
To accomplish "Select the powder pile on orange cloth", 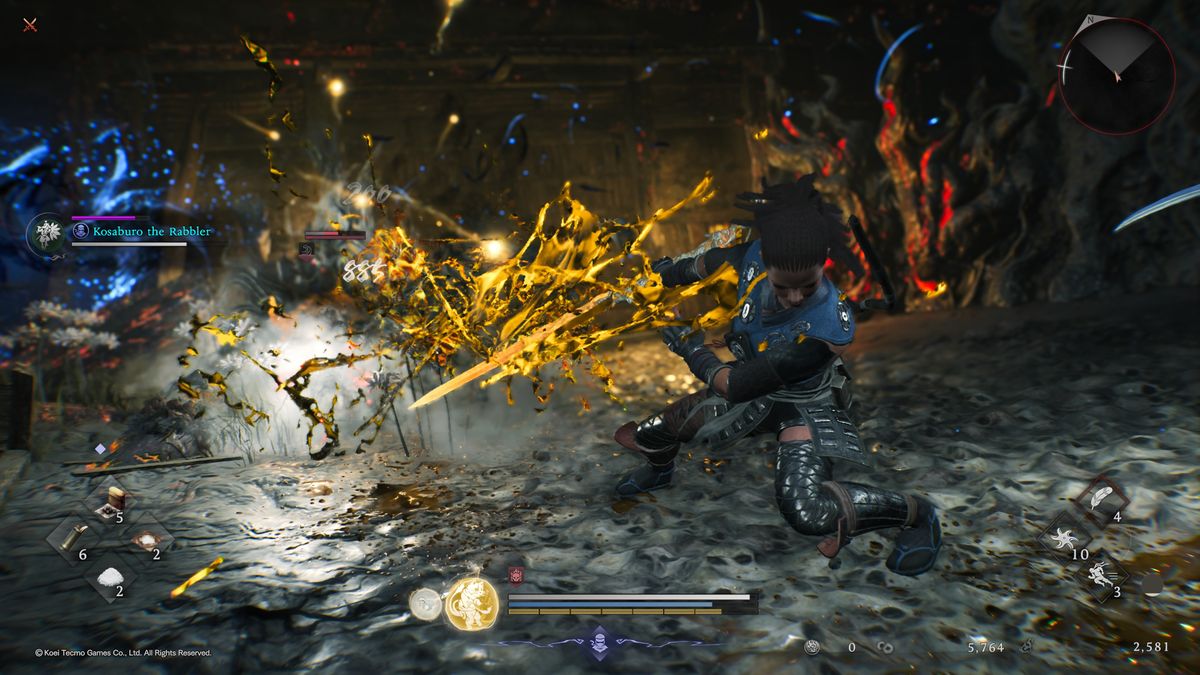I will [145, 538].
